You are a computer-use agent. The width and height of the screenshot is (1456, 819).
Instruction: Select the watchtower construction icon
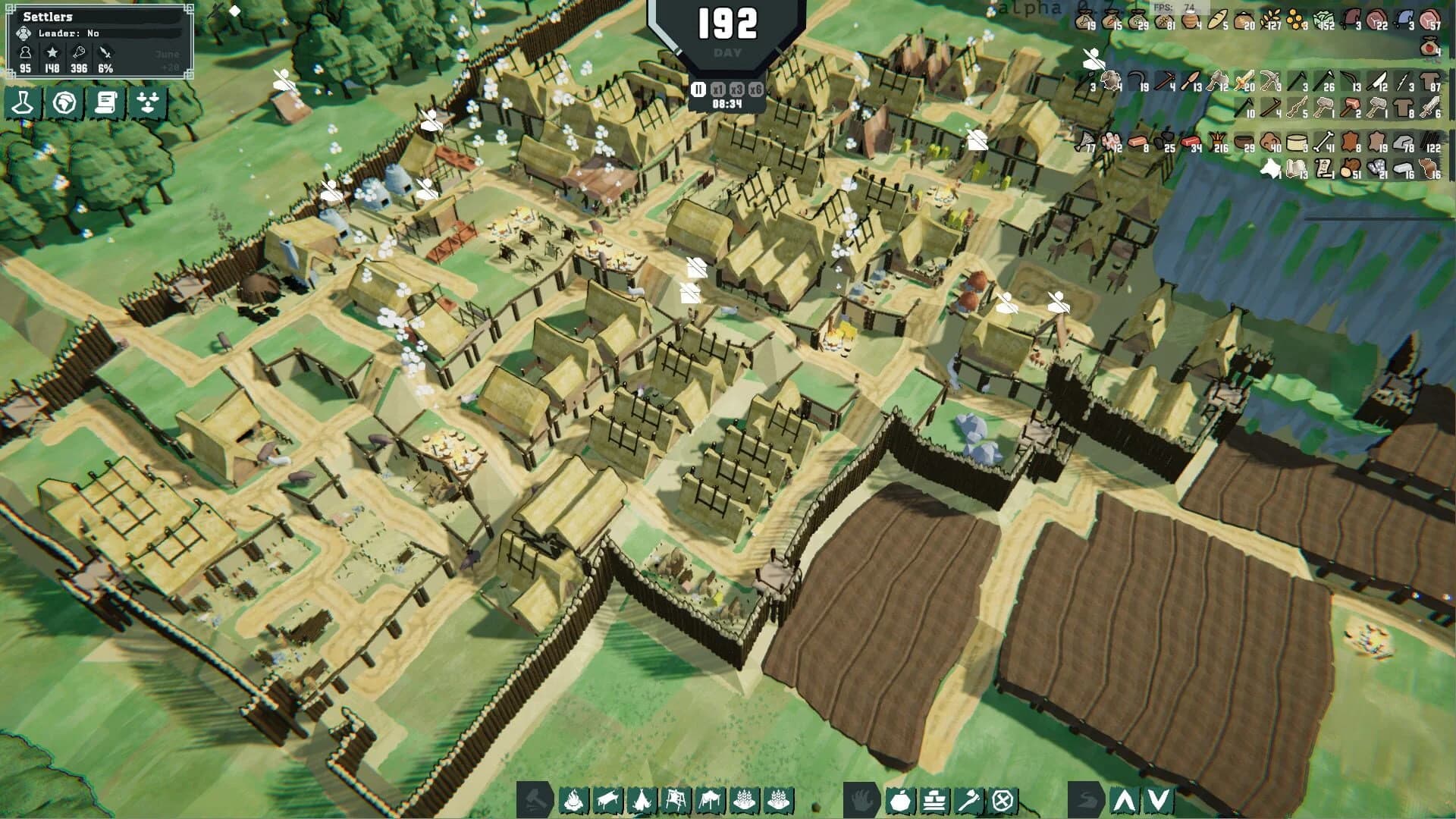point(675,800)
